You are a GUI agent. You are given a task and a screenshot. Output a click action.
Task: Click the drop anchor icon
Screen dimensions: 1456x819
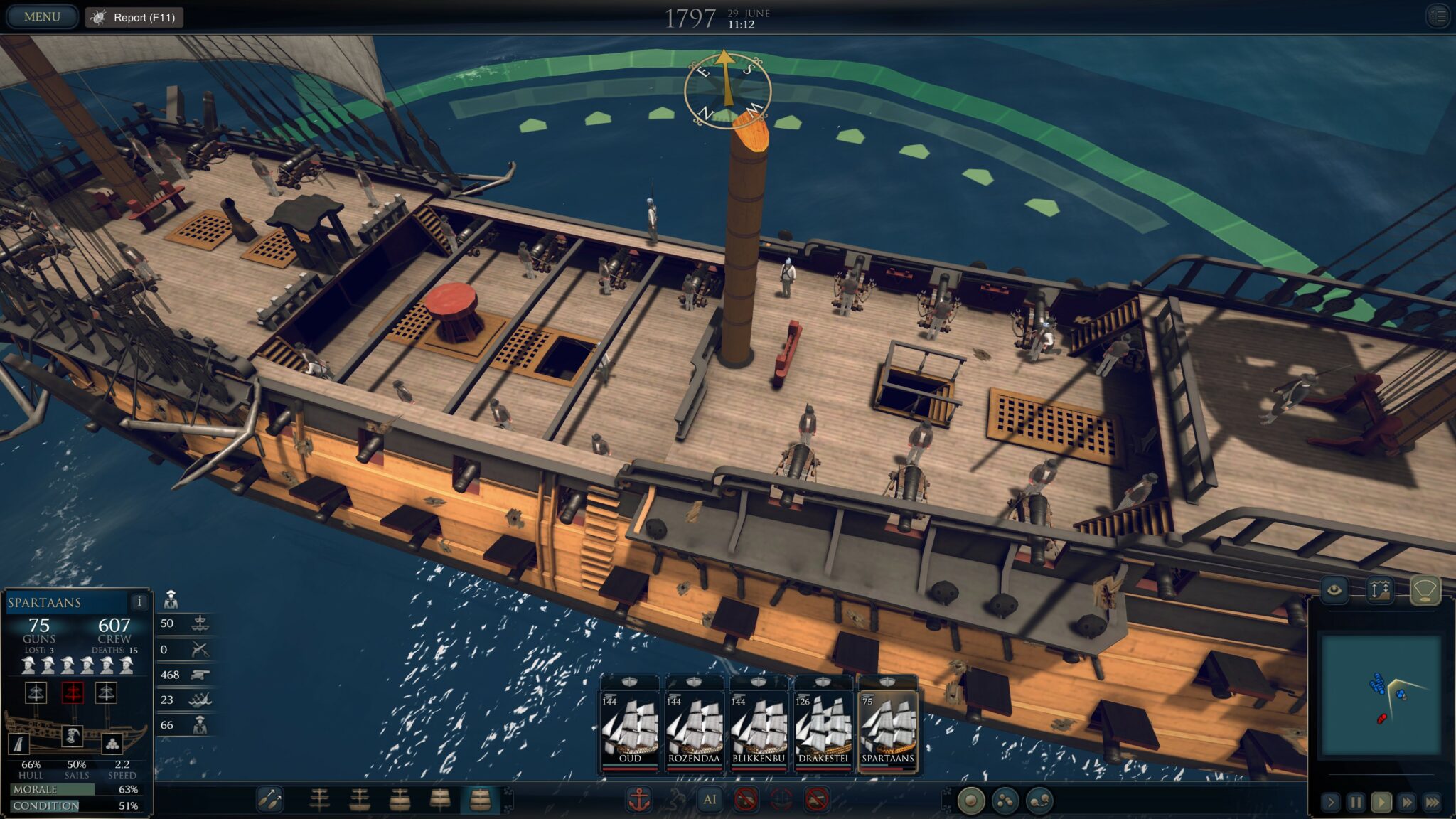(640, 798)
